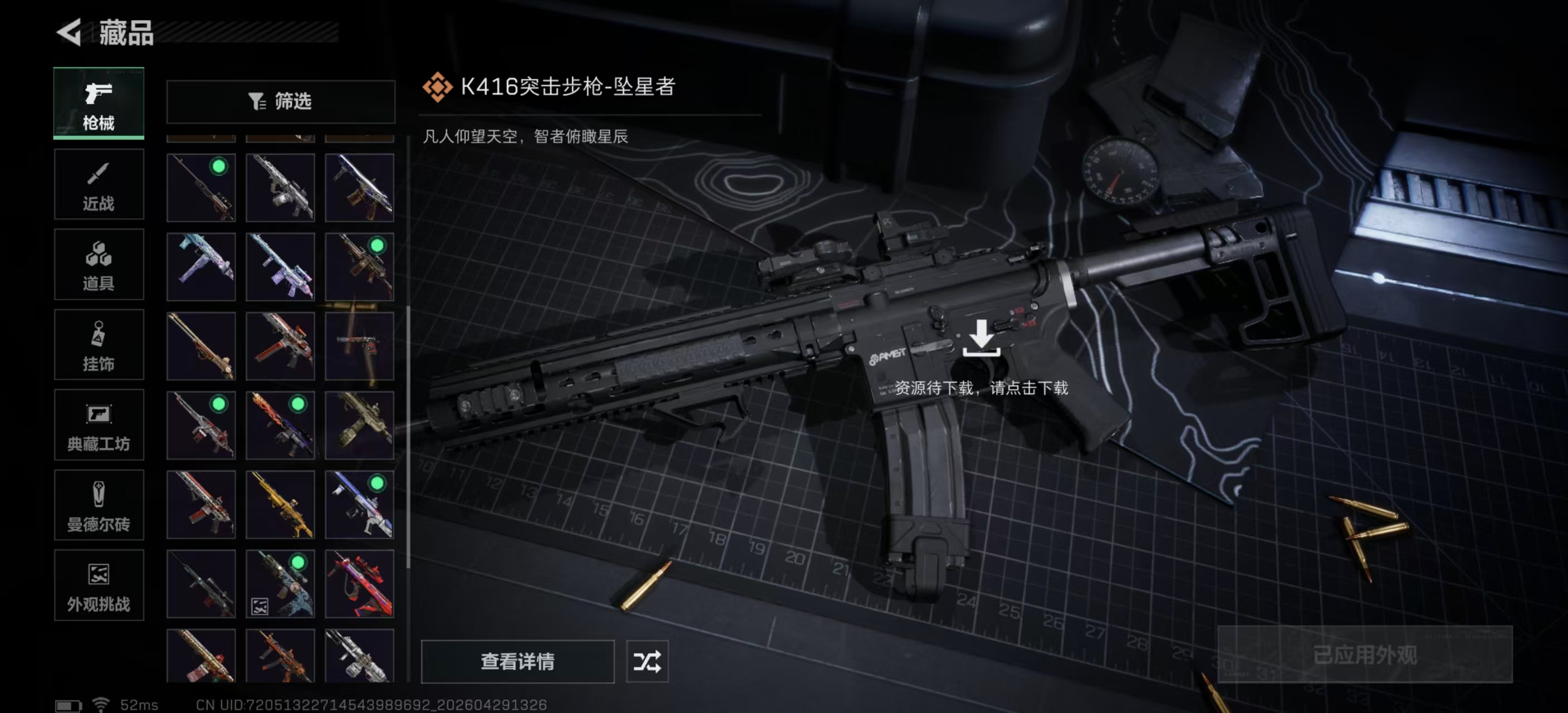Open the 典藏工坊 workshop tab
Image resolution: width=1568 pixels, height=713 pixels.
click(x=99, y=424)
